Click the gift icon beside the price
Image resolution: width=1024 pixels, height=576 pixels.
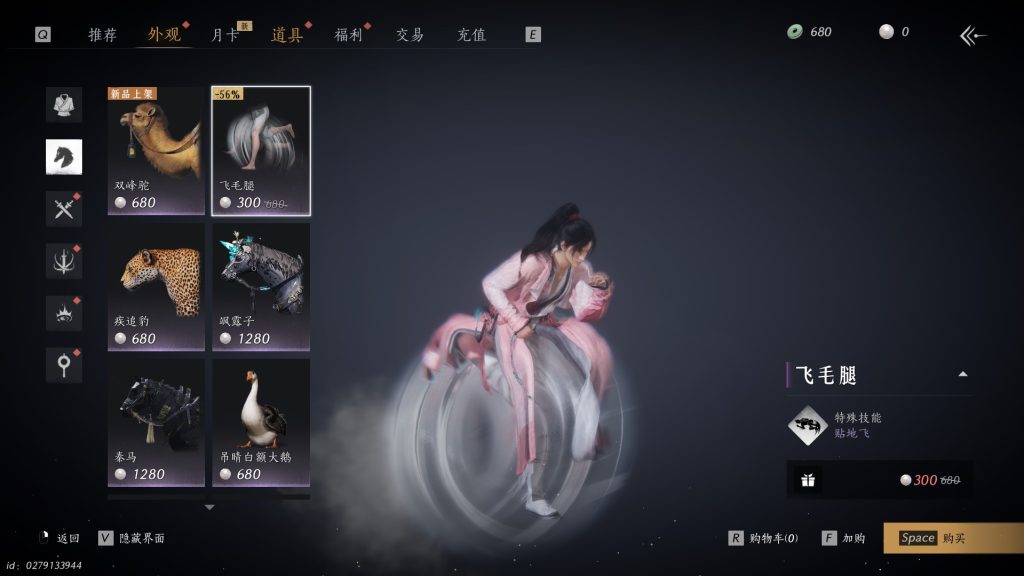point(808,480)
